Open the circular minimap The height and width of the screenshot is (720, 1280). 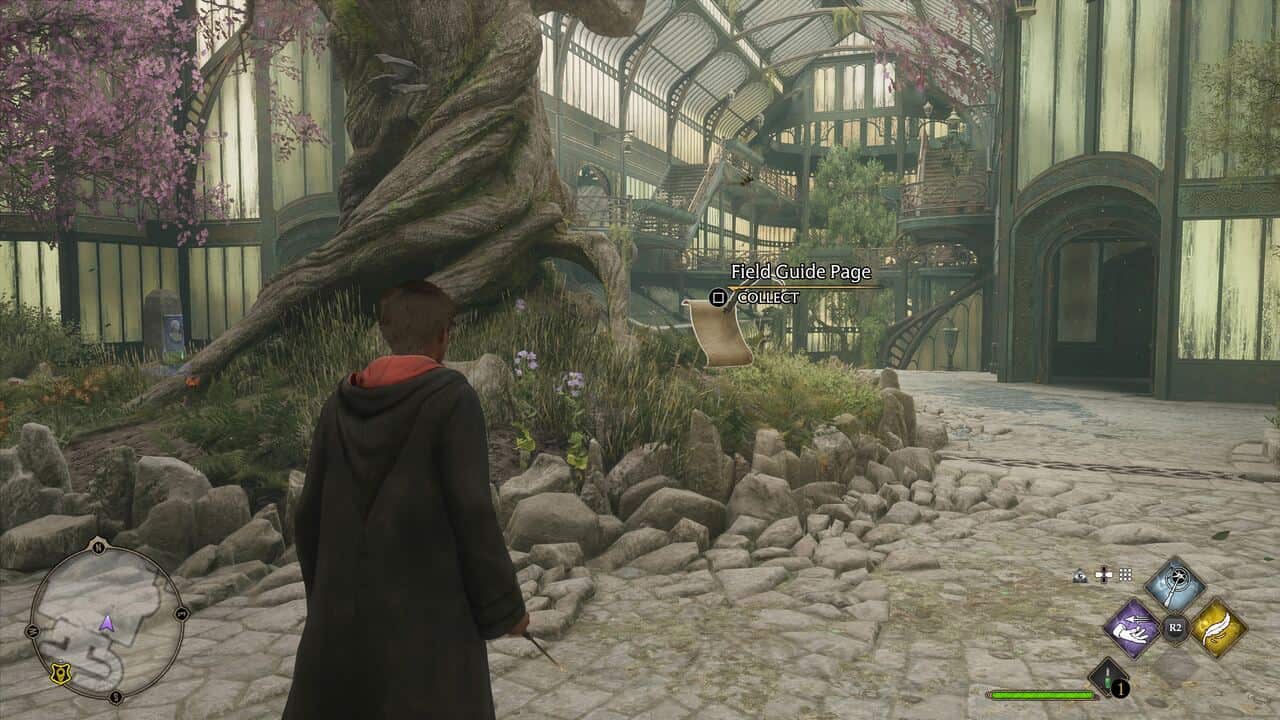coord(106,620)
